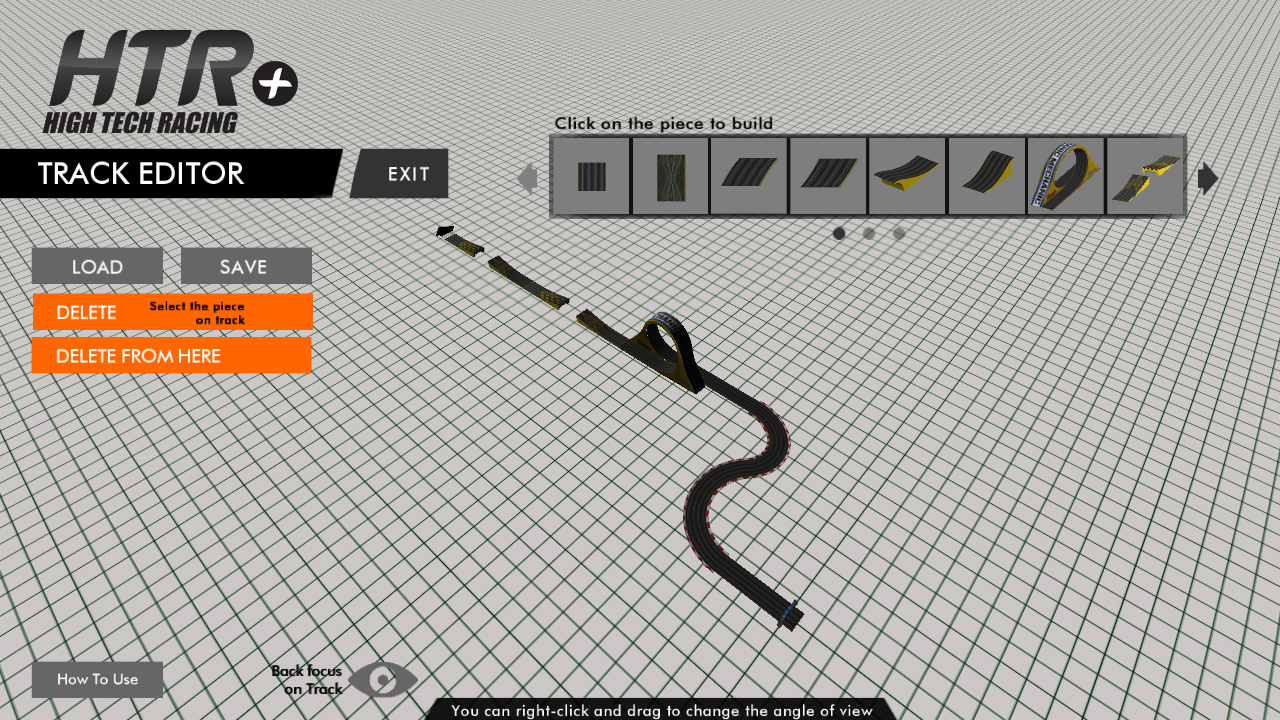Select the crossover lane-change piece
This screenshot has width=1280, height=720.
coord(669,176)
